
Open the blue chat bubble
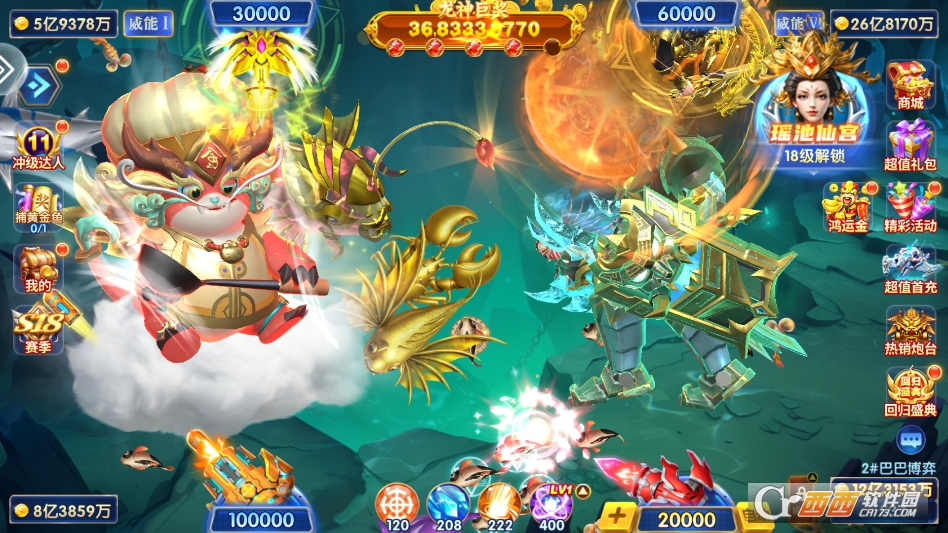pos(910,438)
